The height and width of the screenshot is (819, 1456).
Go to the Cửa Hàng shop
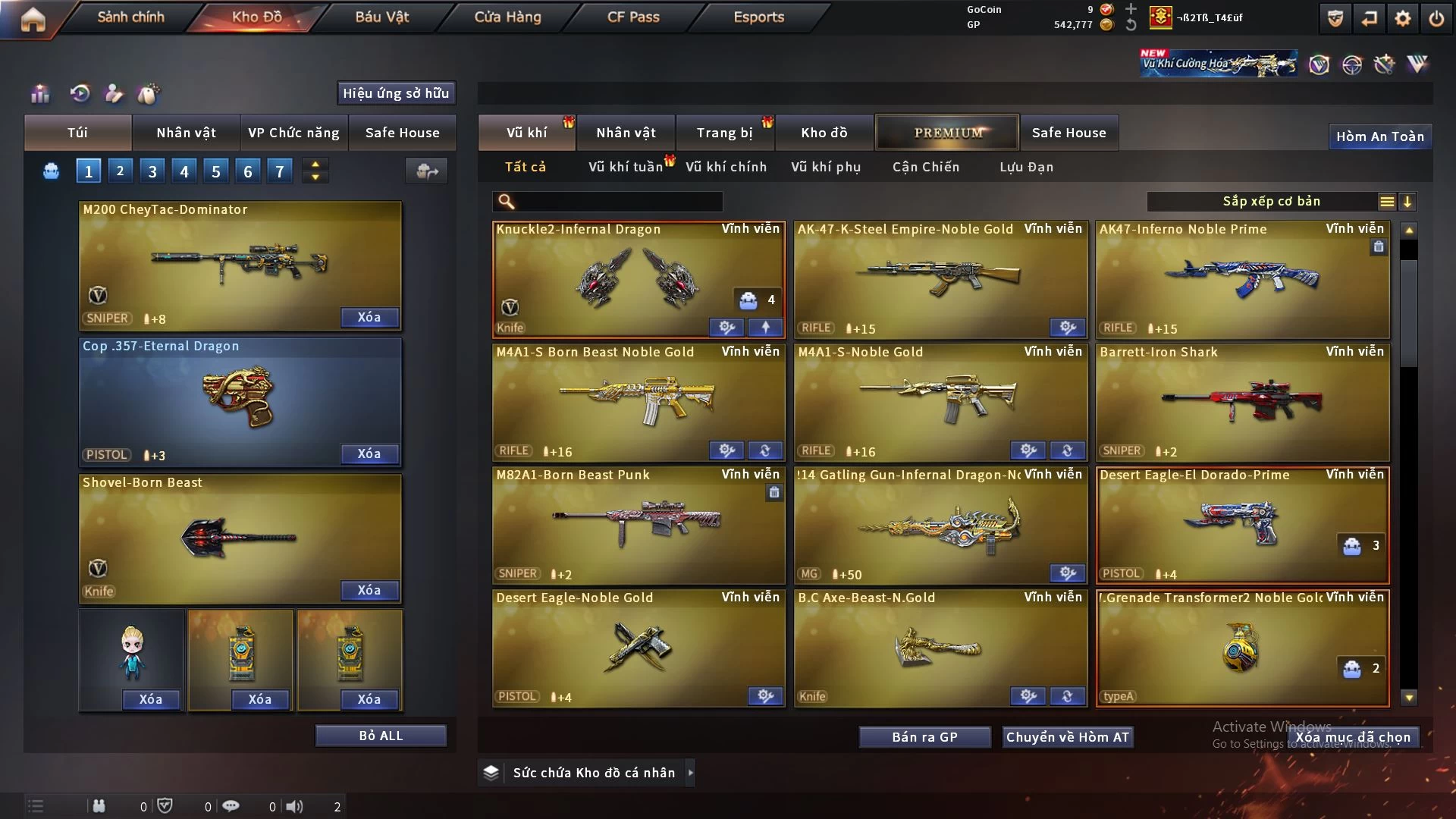pos(507,17)
